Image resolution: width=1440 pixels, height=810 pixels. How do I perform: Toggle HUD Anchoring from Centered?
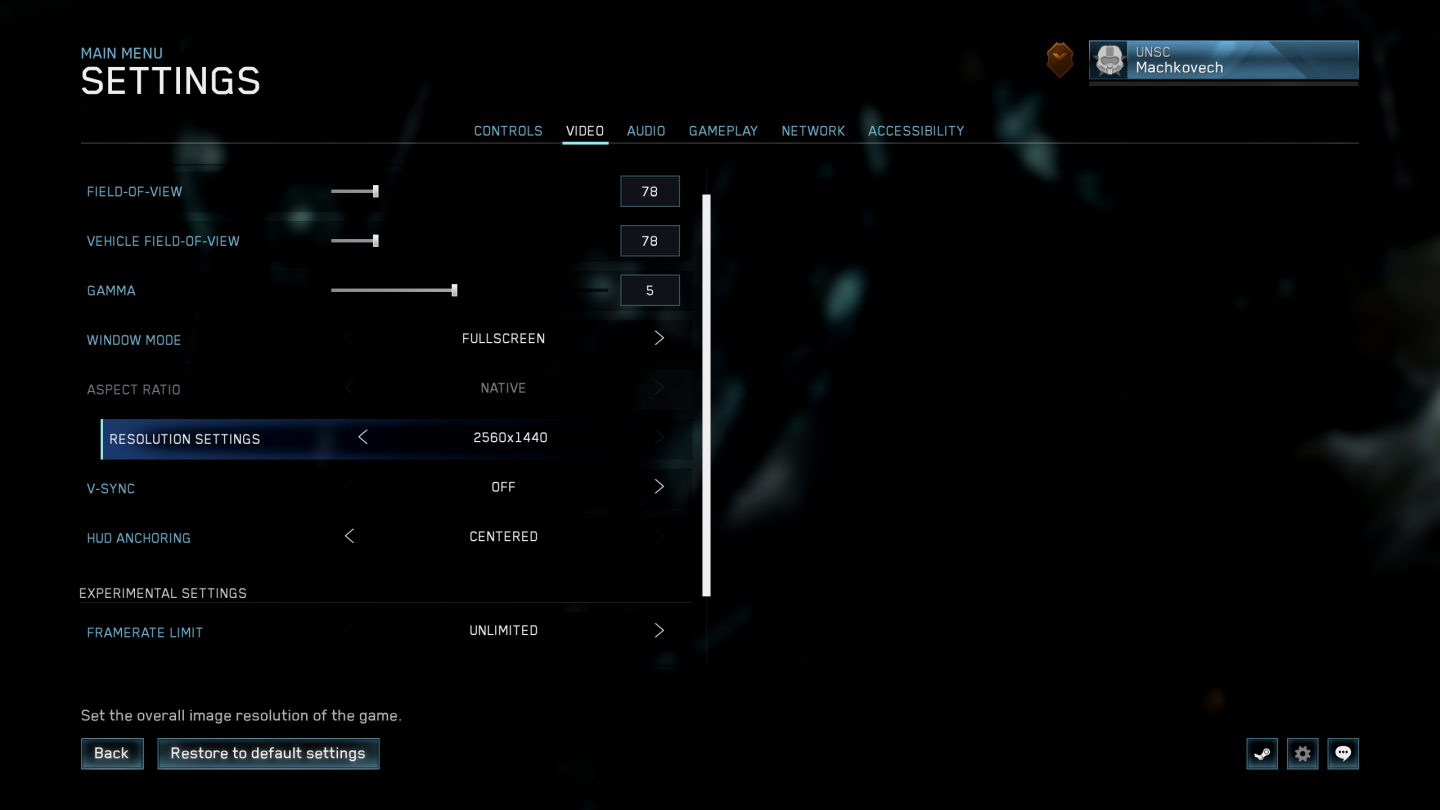349,536
